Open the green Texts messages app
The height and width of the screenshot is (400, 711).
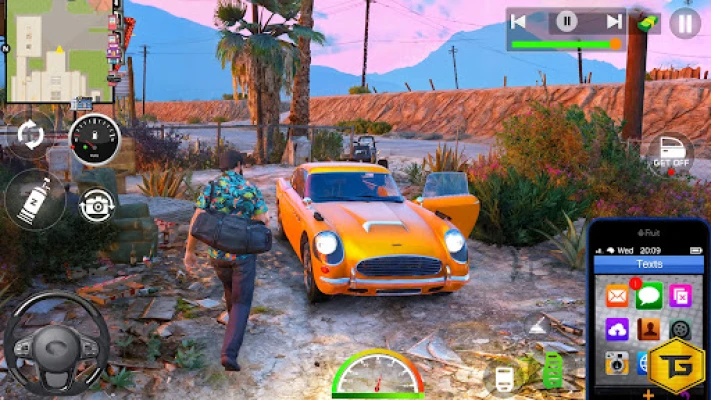pyautogui.click(x=649, y=295)
